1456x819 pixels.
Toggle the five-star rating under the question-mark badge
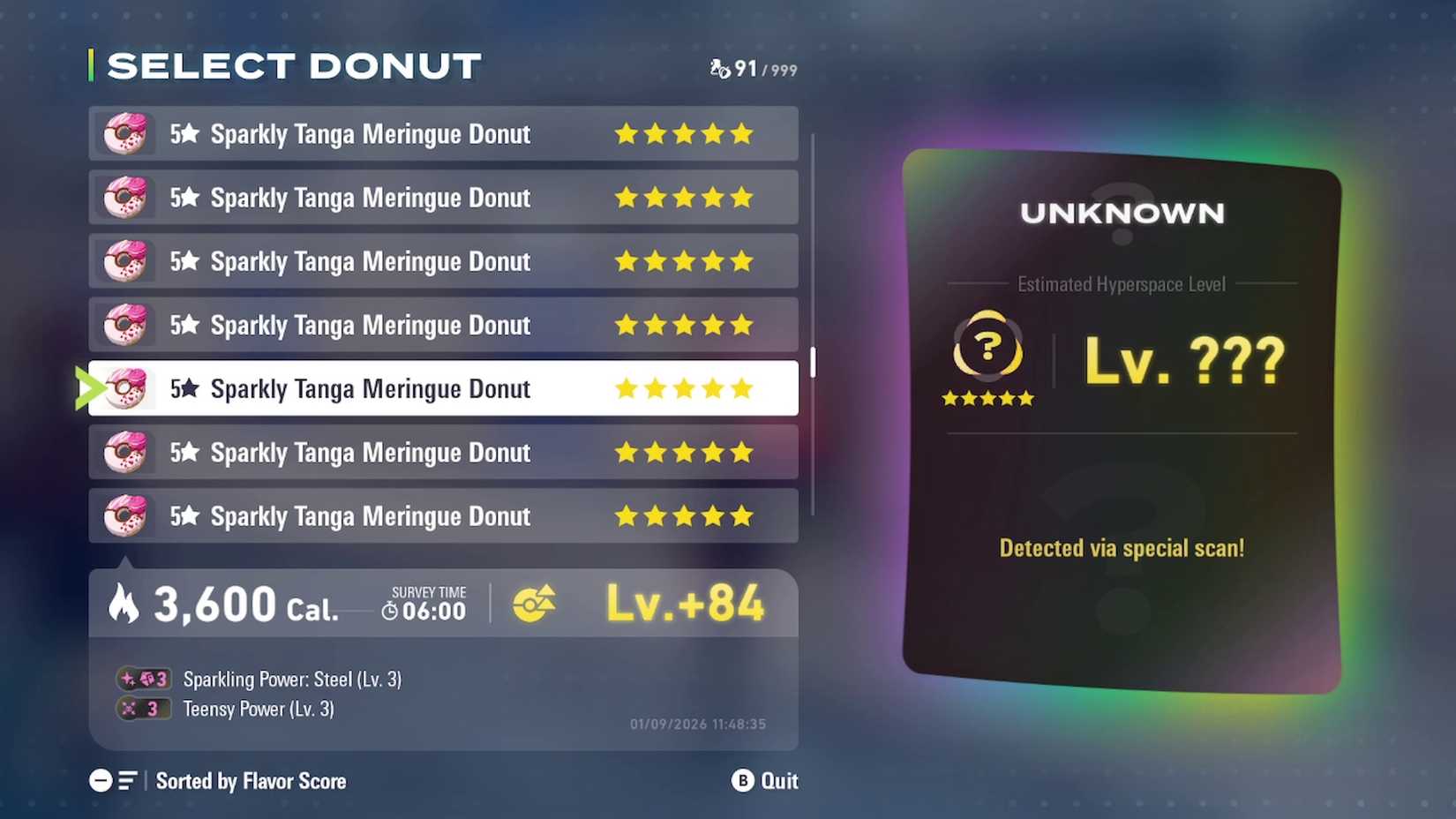pyautogui.click(x=987, y=398)
